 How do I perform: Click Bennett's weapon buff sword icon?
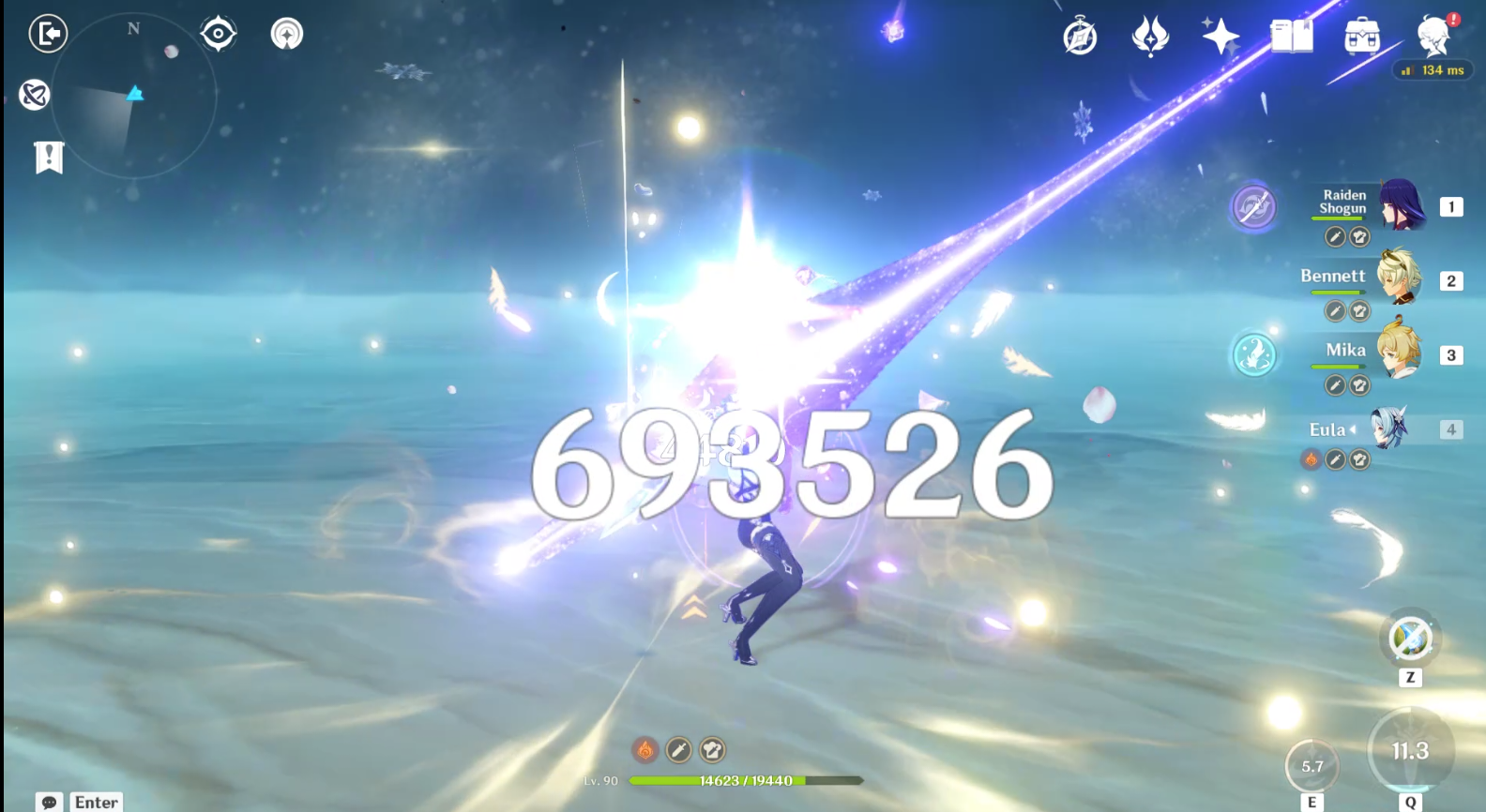click(x=1335, y=310)
